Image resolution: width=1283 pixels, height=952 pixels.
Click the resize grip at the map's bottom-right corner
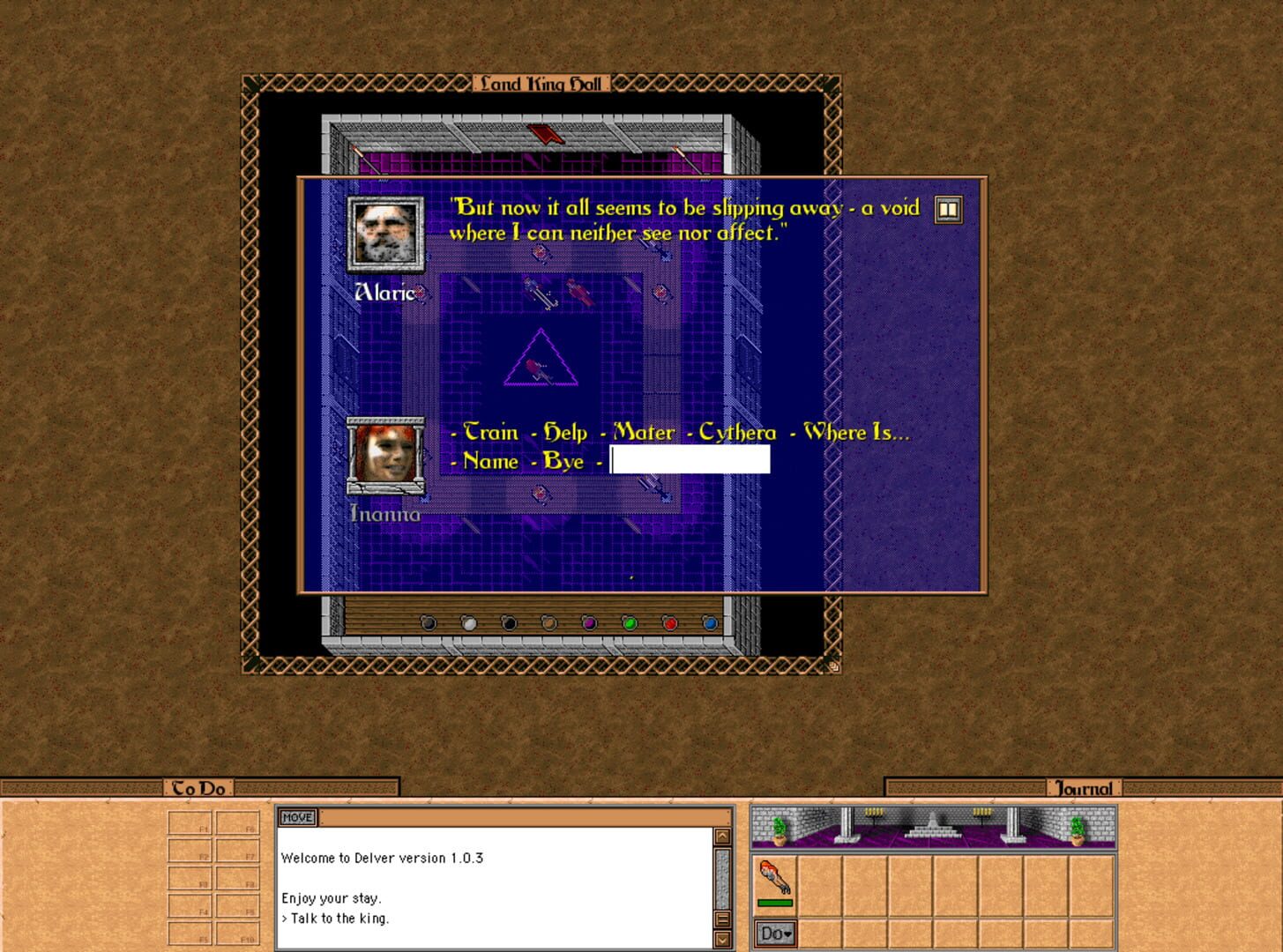click(832, 666)
